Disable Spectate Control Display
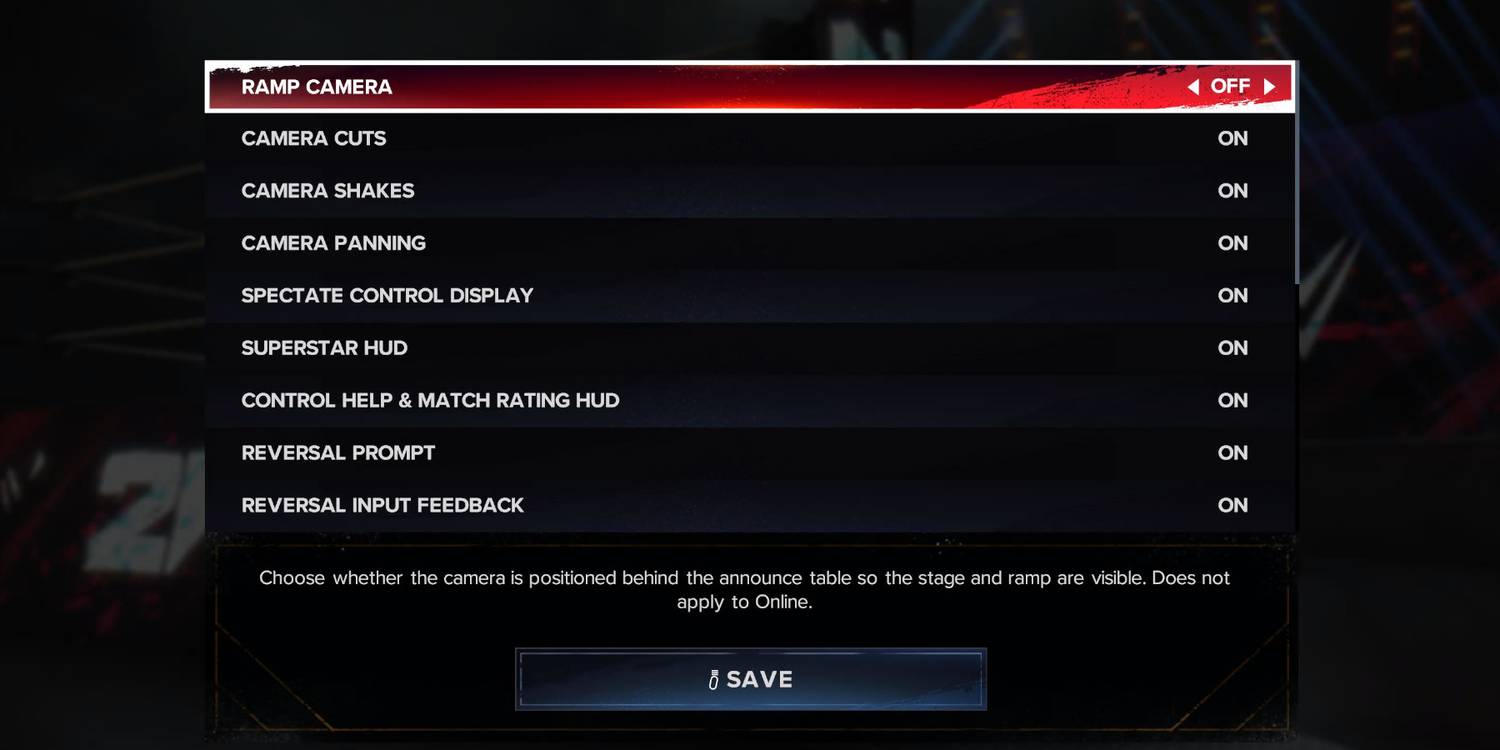 (1233, 295)
